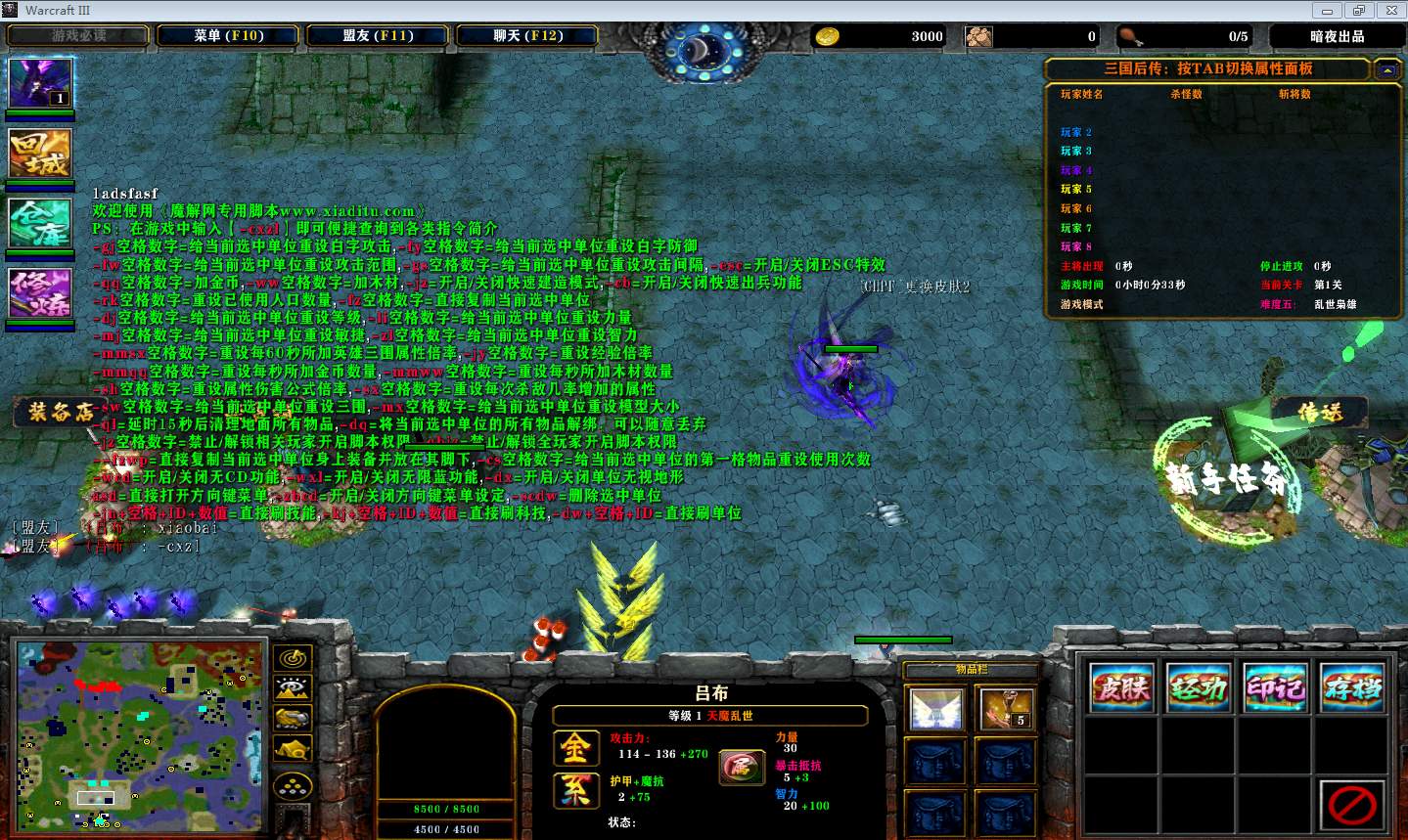Click on the minimap
The width and height of the screenshot is (1408, 840).
coord(141,733)
